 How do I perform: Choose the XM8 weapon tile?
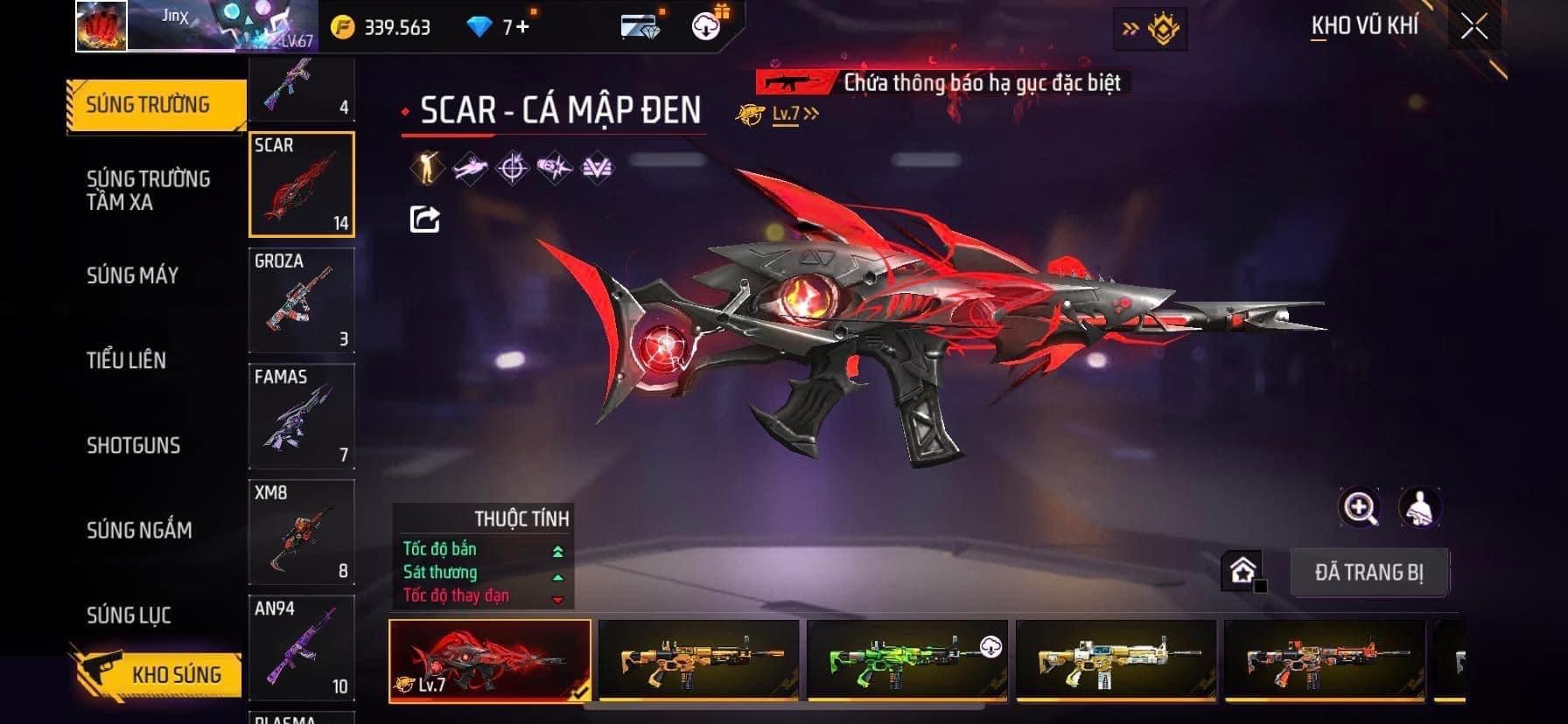pos(302,532)
